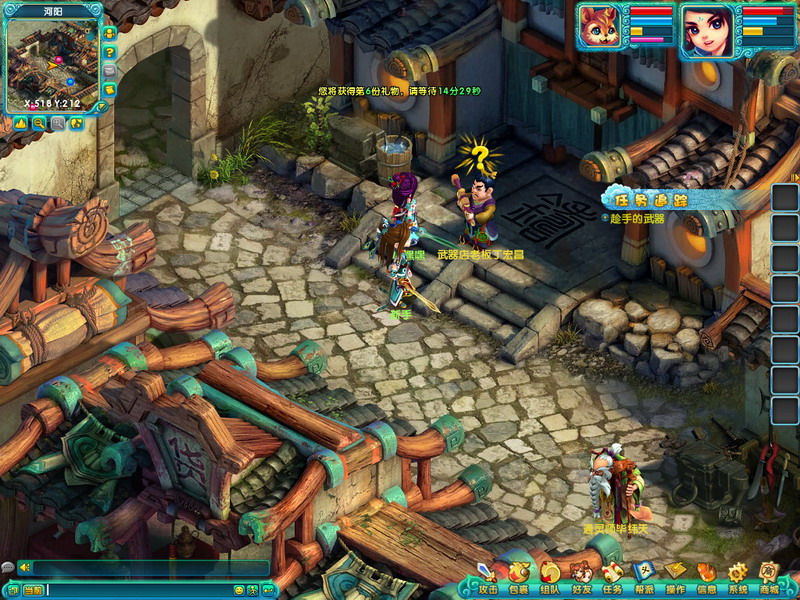Image resolution: width=800 pixels, height=600 pixels.
Task: Visit the 商城 shop
Action: [769, 575]
